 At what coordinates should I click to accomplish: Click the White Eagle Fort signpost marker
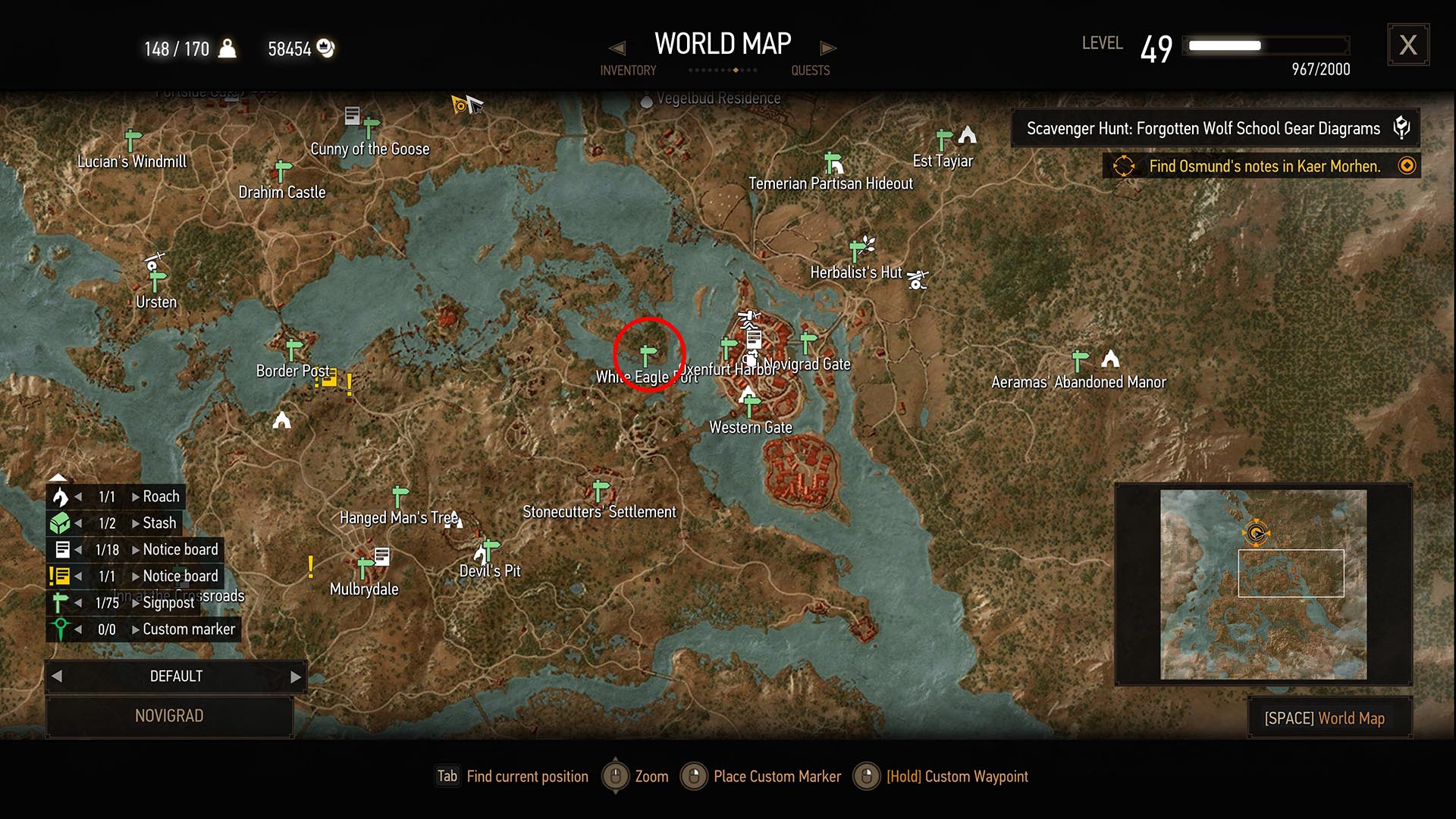click(x=647, y=355)
